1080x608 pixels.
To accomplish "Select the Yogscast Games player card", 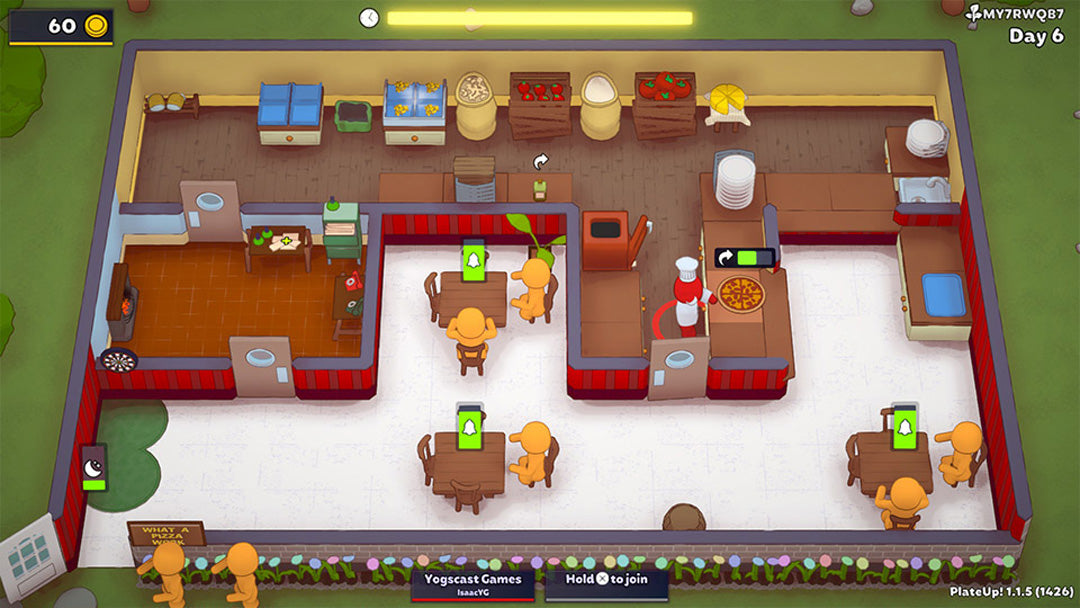I will click(x=473, y=585).
